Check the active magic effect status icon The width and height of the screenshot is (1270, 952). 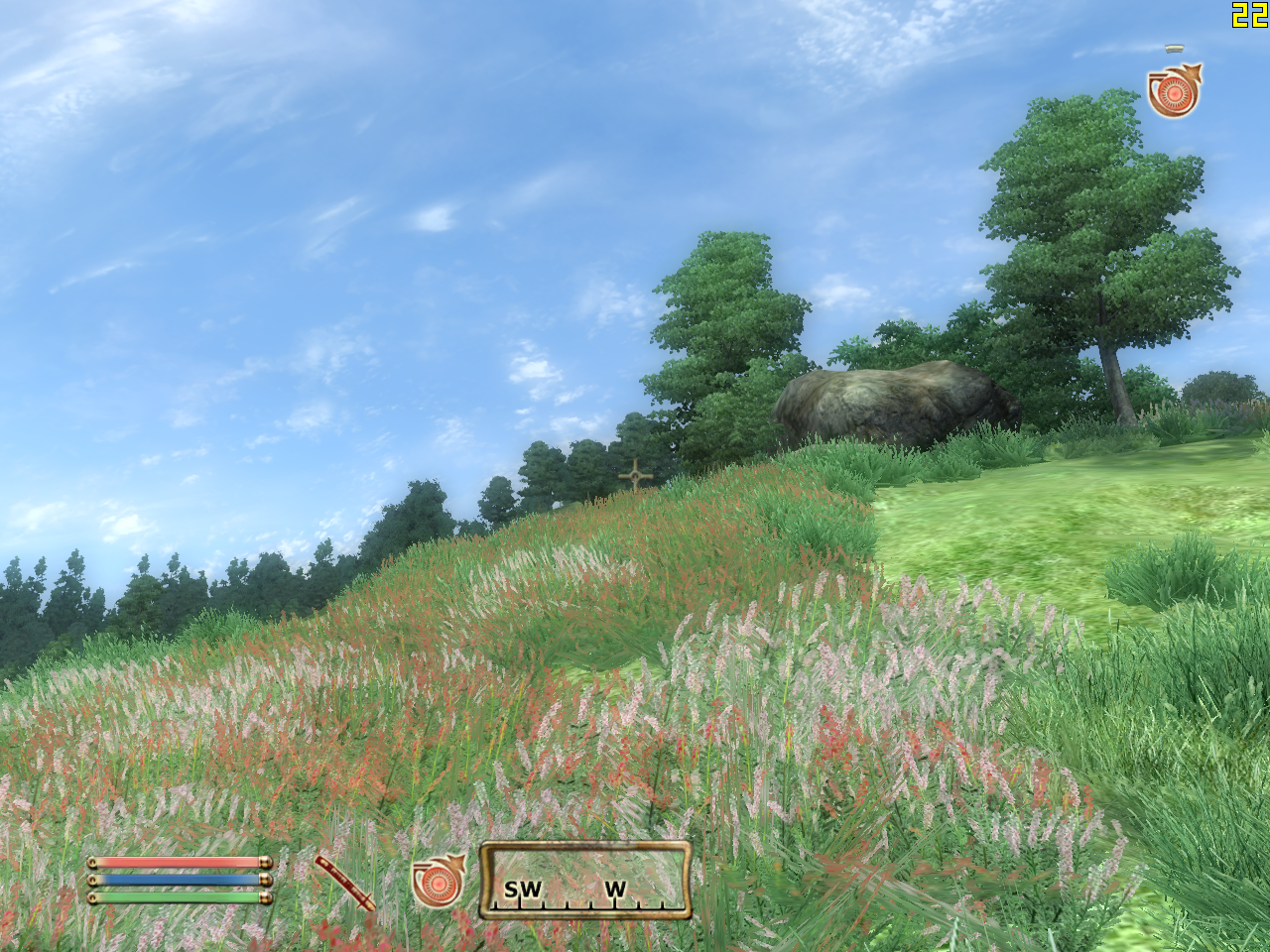[x=1174, y=91]
